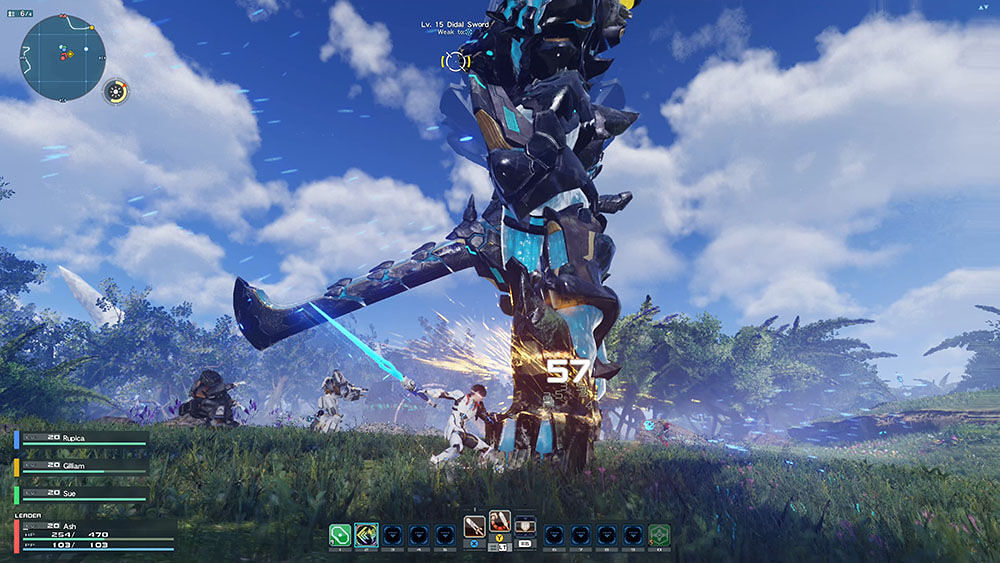Select leader Ash's status panel

click(90, 534)
